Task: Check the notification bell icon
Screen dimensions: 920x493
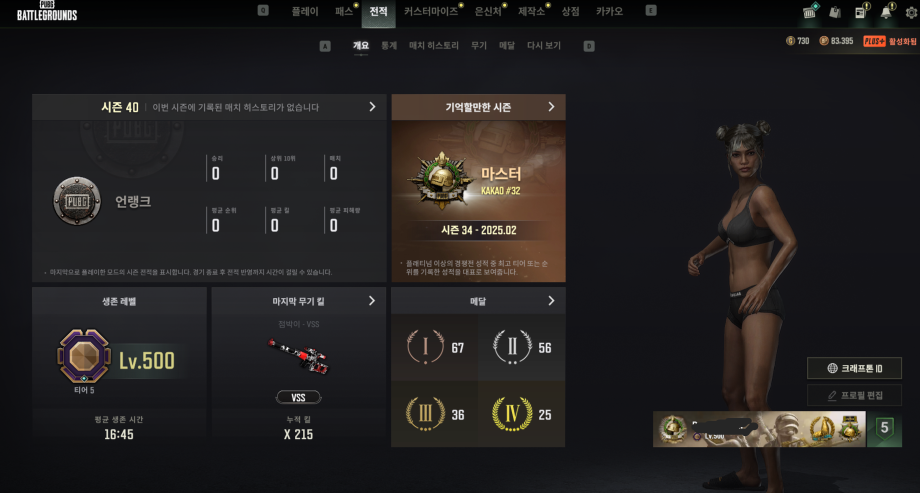Action: (885, 13)
